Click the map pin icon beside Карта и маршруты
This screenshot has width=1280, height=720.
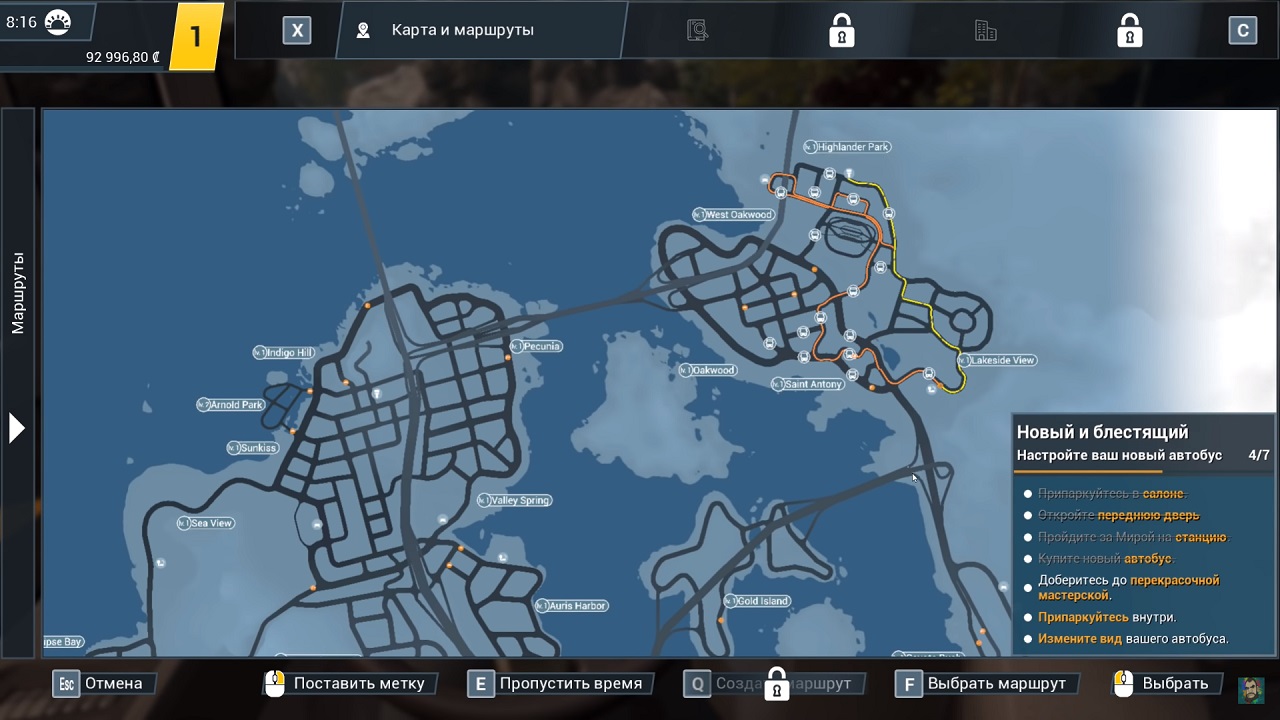point(362,29)
